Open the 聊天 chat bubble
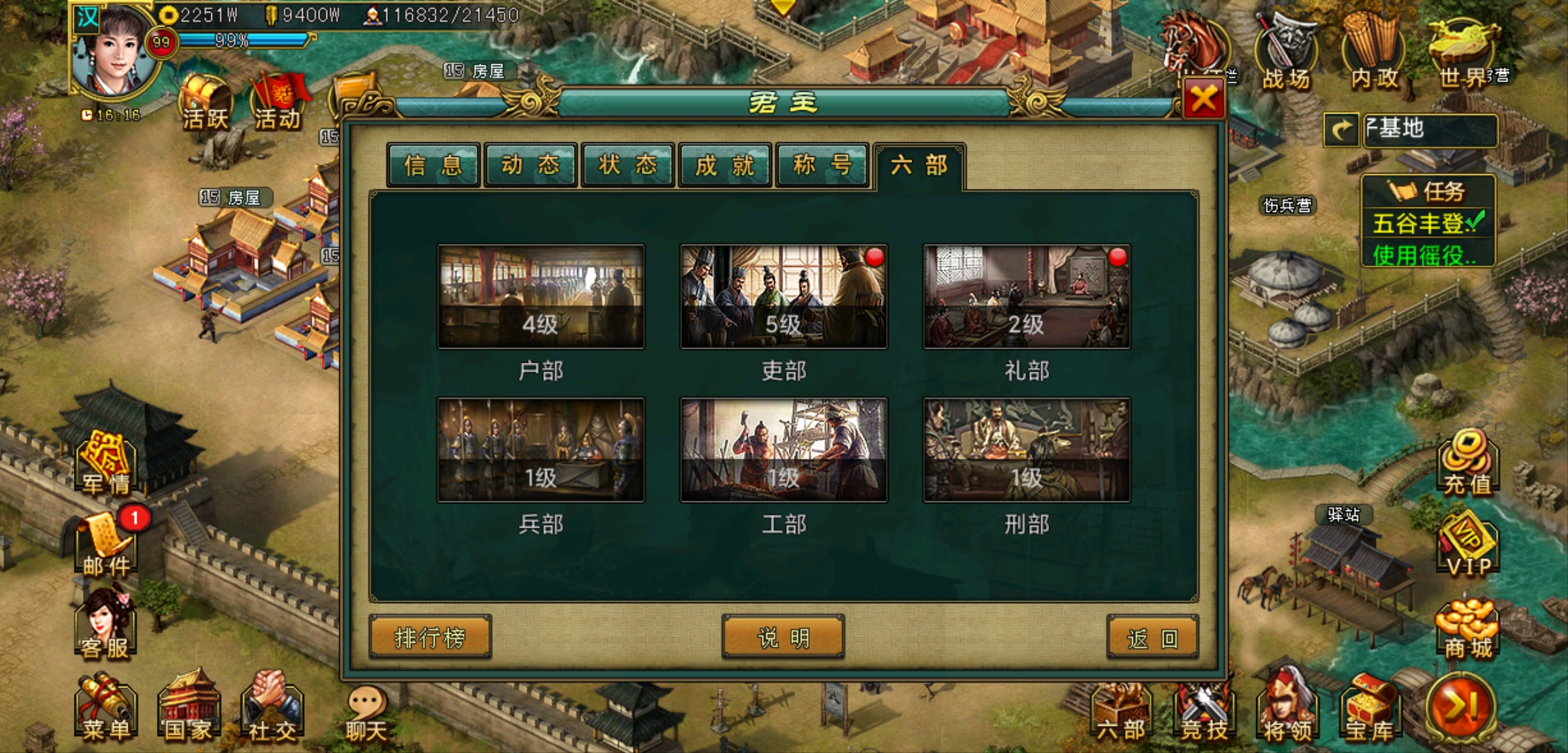Viewport: 1568px width, 753px height. point(367,713)
